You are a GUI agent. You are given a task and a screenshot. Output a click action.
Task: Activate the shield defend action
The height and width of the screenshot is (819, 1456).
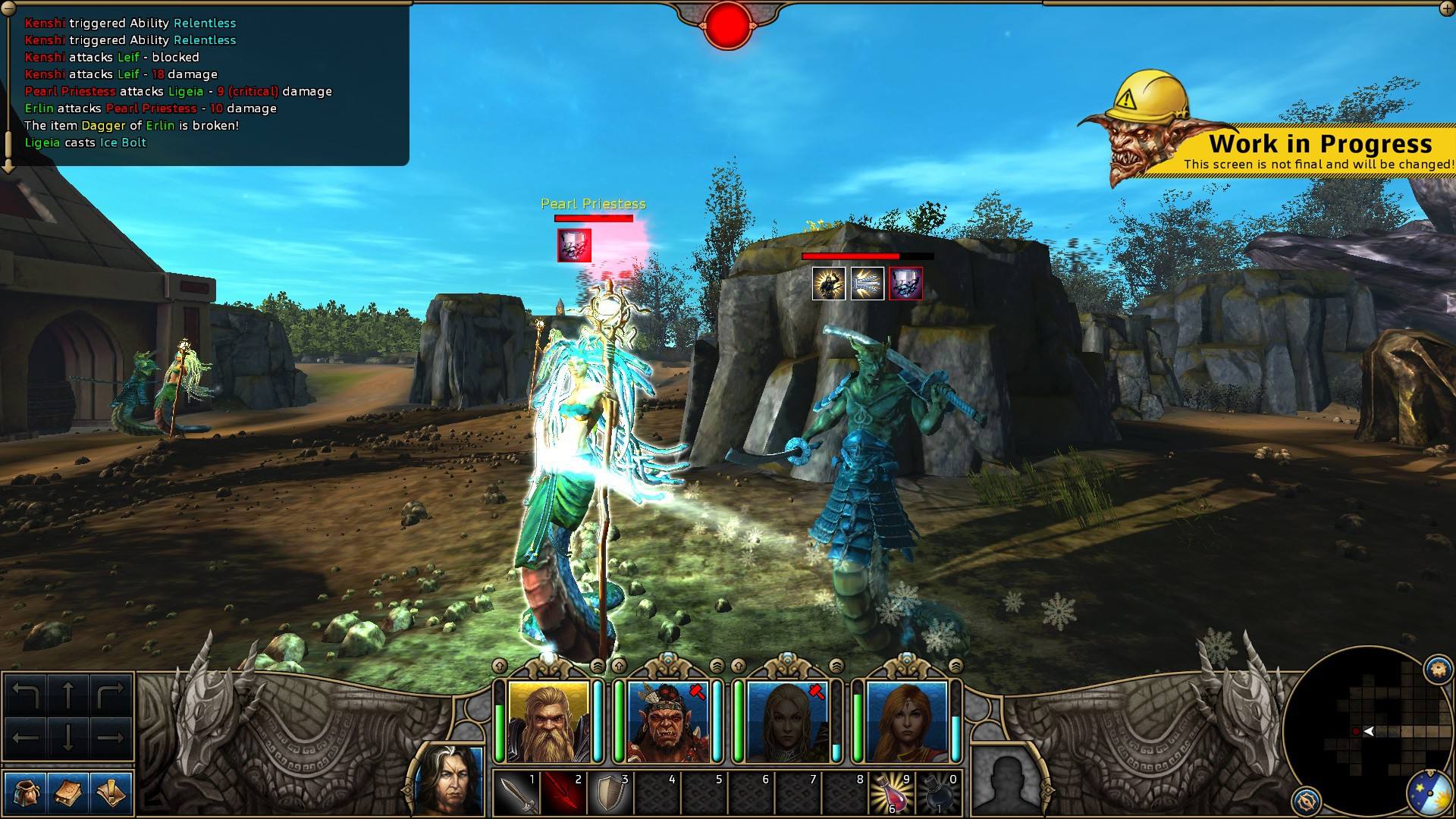click(610, 793)
